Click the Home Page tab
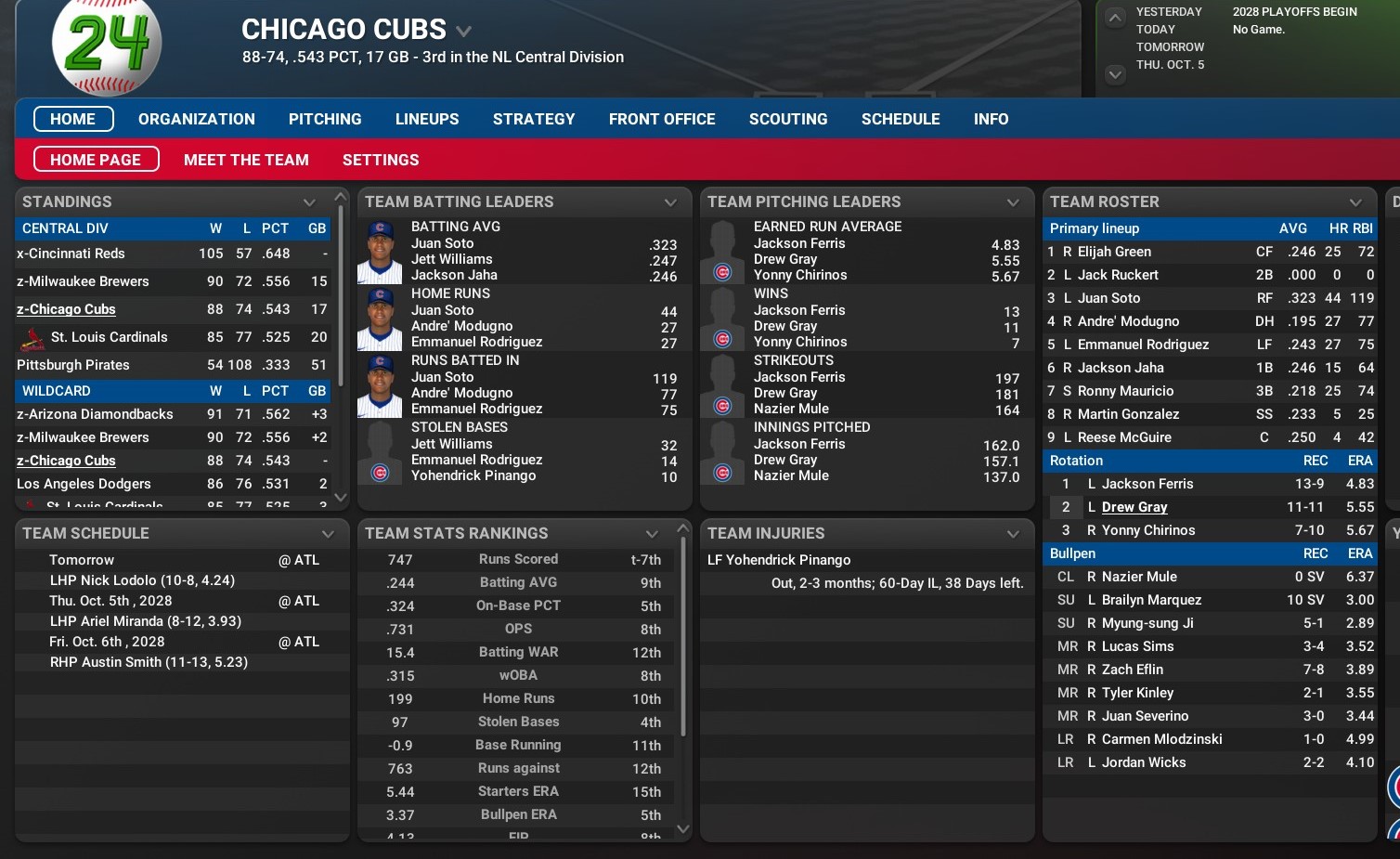This screenshot has width=1400, height=859. pos(96,160)
